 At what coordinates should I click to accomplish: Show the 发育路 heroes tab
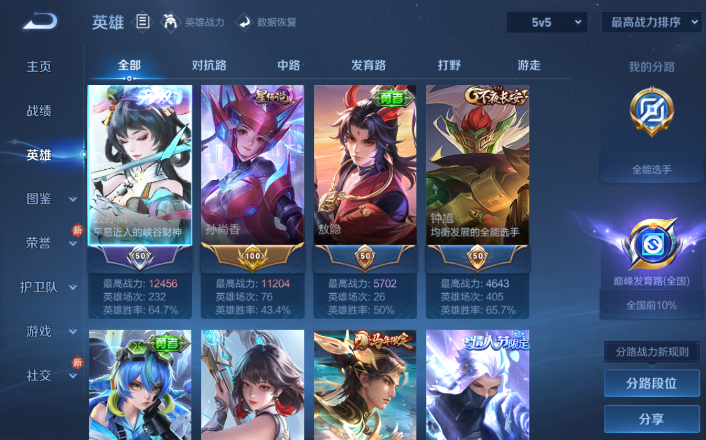368,66
